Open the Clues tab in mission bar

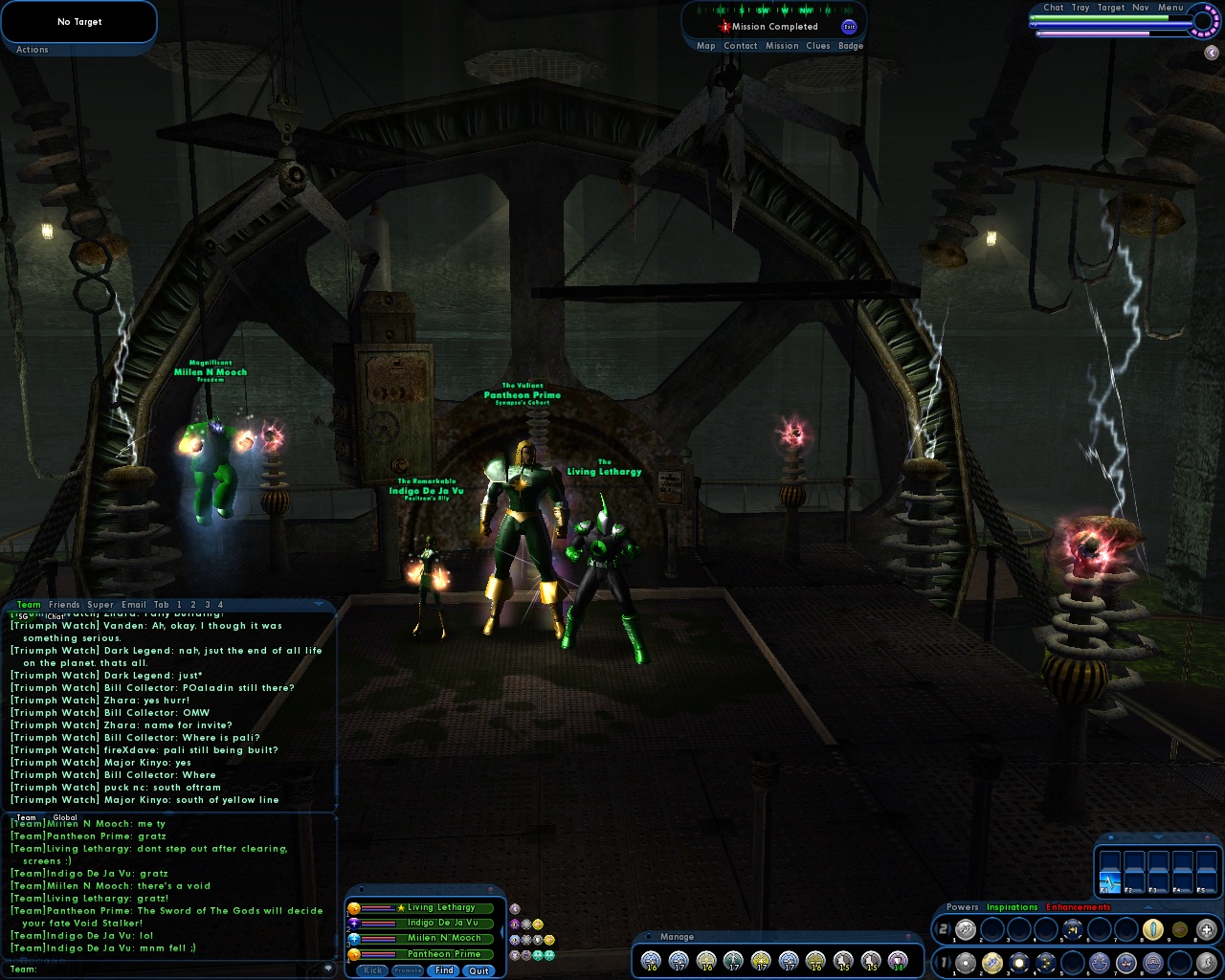[818, 45]
